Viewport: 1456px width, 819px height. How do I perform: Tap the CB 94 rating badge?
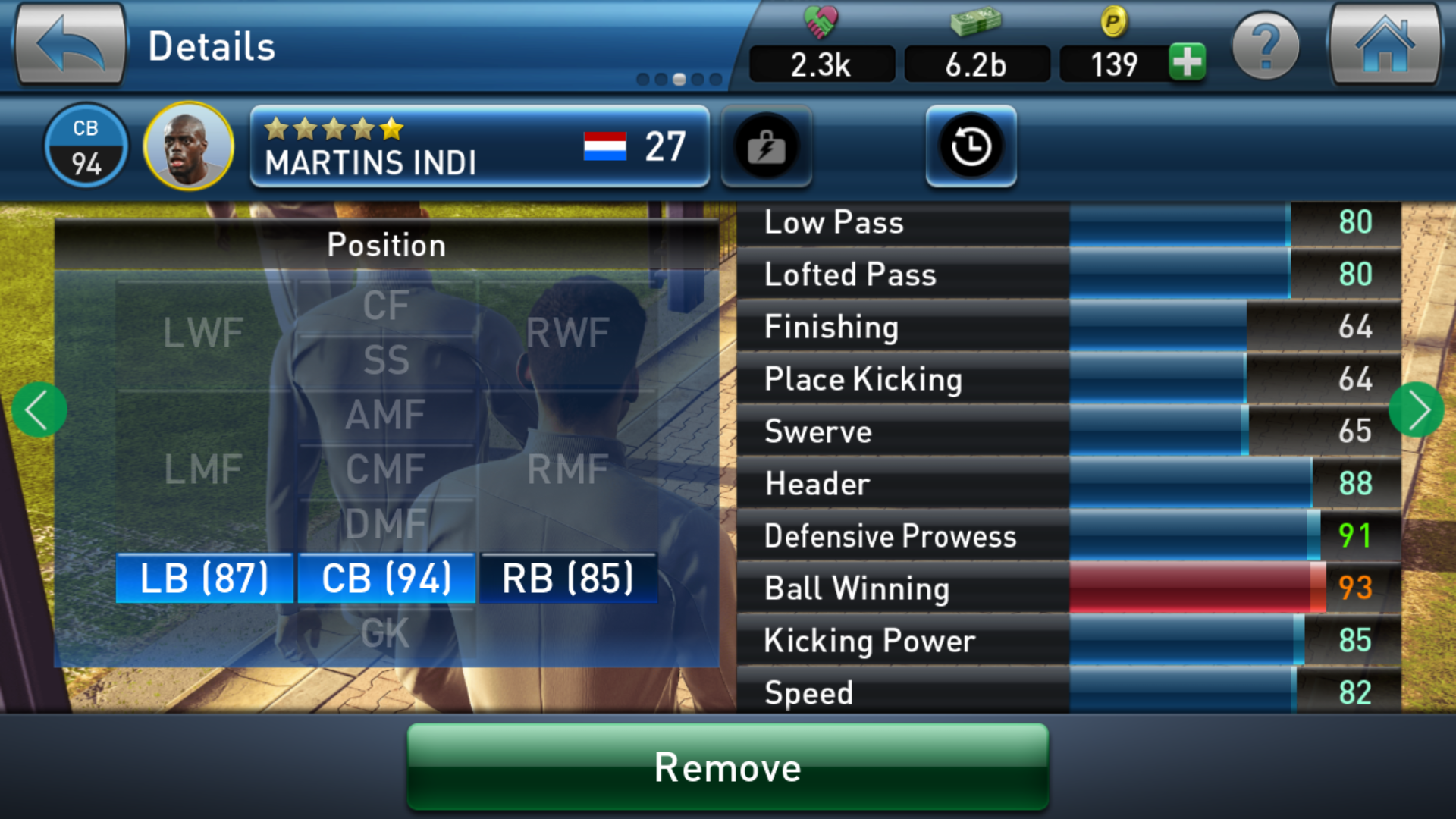pyautogui.click(x=86, y=146)
